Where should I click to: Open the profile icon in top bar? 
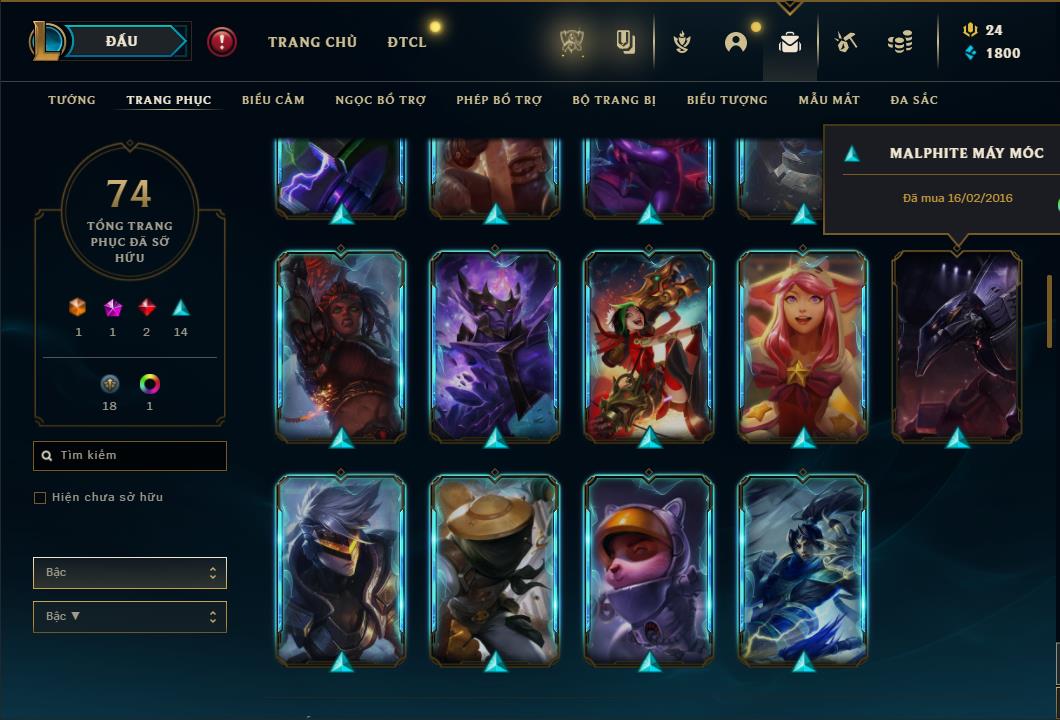pyautogui.click(x=736, y=42)
